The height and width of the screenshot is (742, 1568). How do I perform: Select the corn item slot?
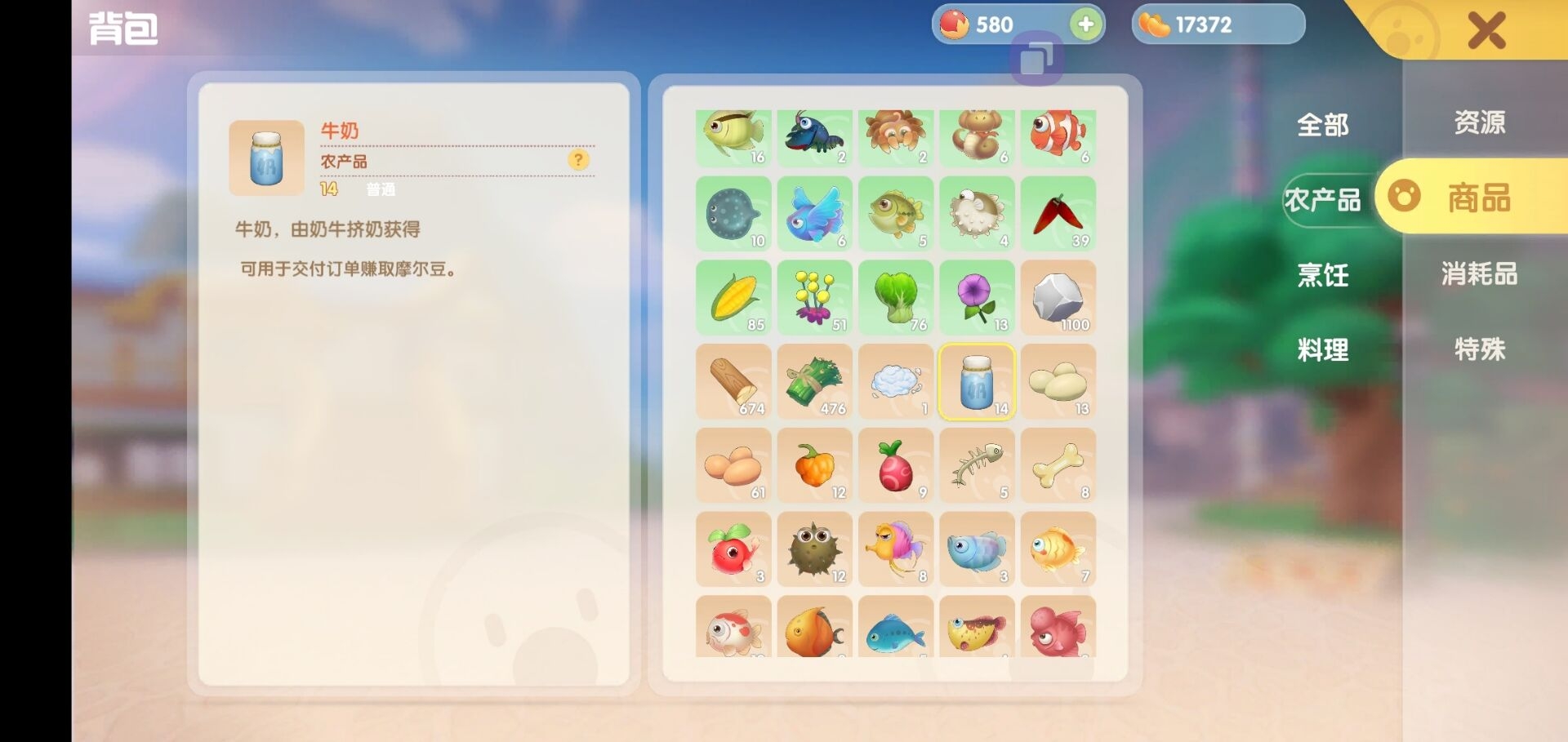733,297
